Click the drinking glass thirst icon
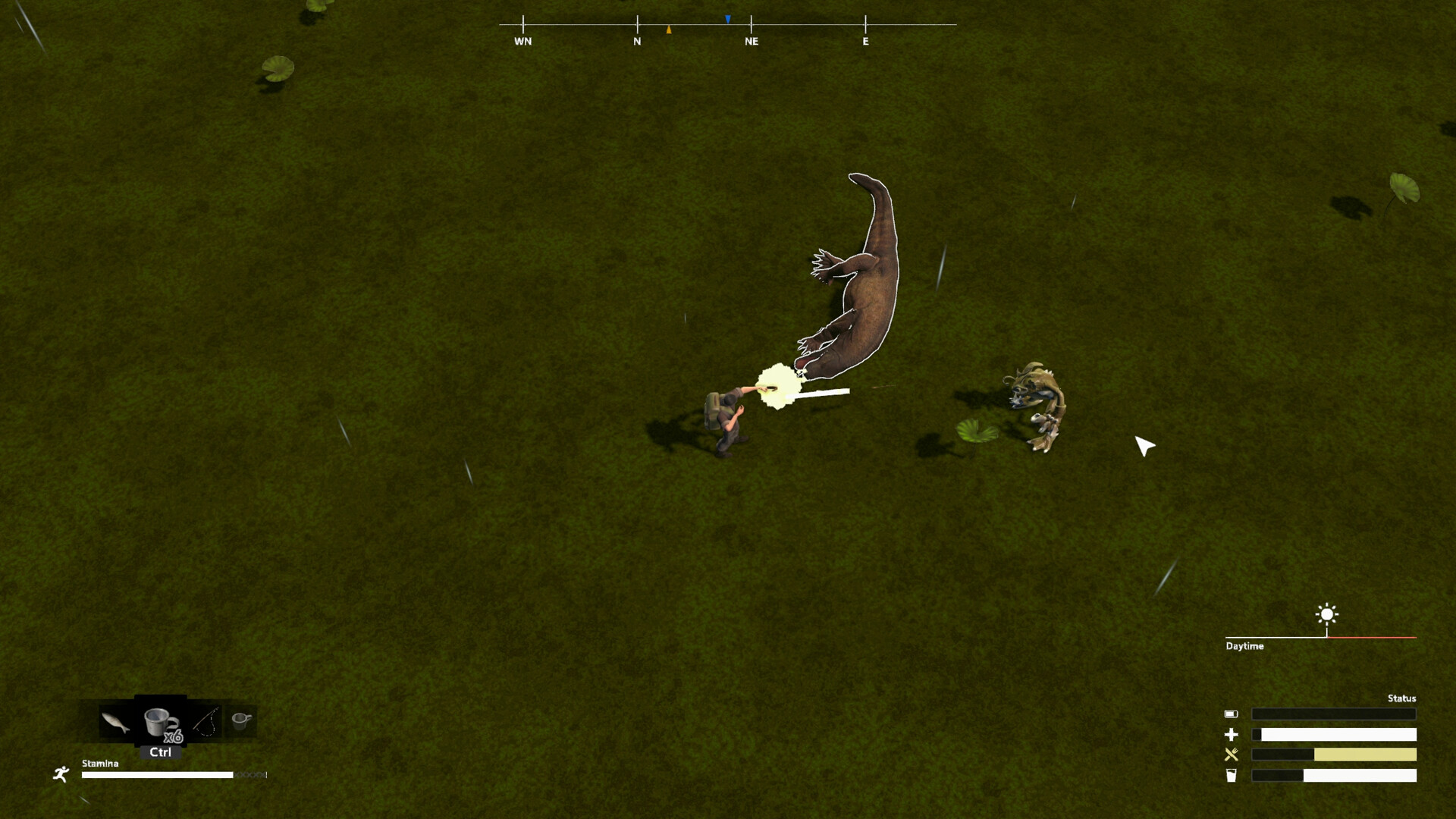The width and height of the screenshot is (1456, 819). (x=1232, y=776)
